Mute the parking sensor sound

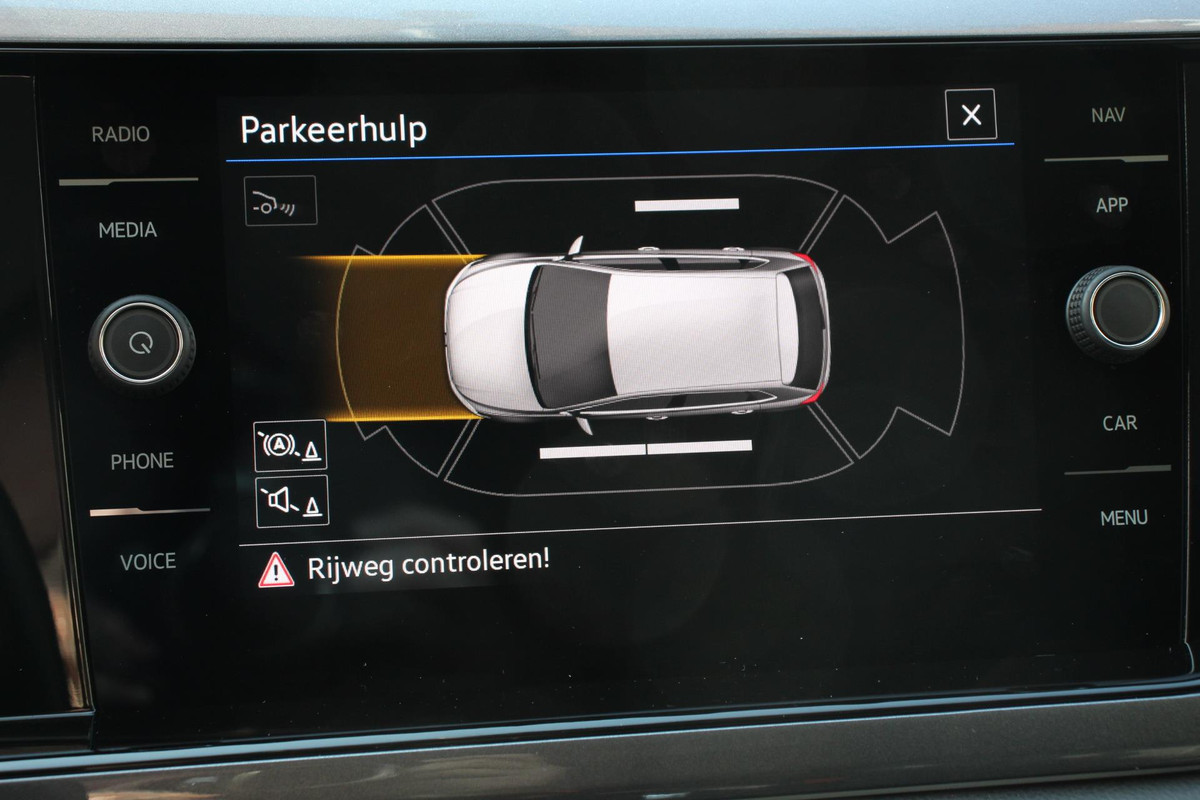tap(292, 501)
